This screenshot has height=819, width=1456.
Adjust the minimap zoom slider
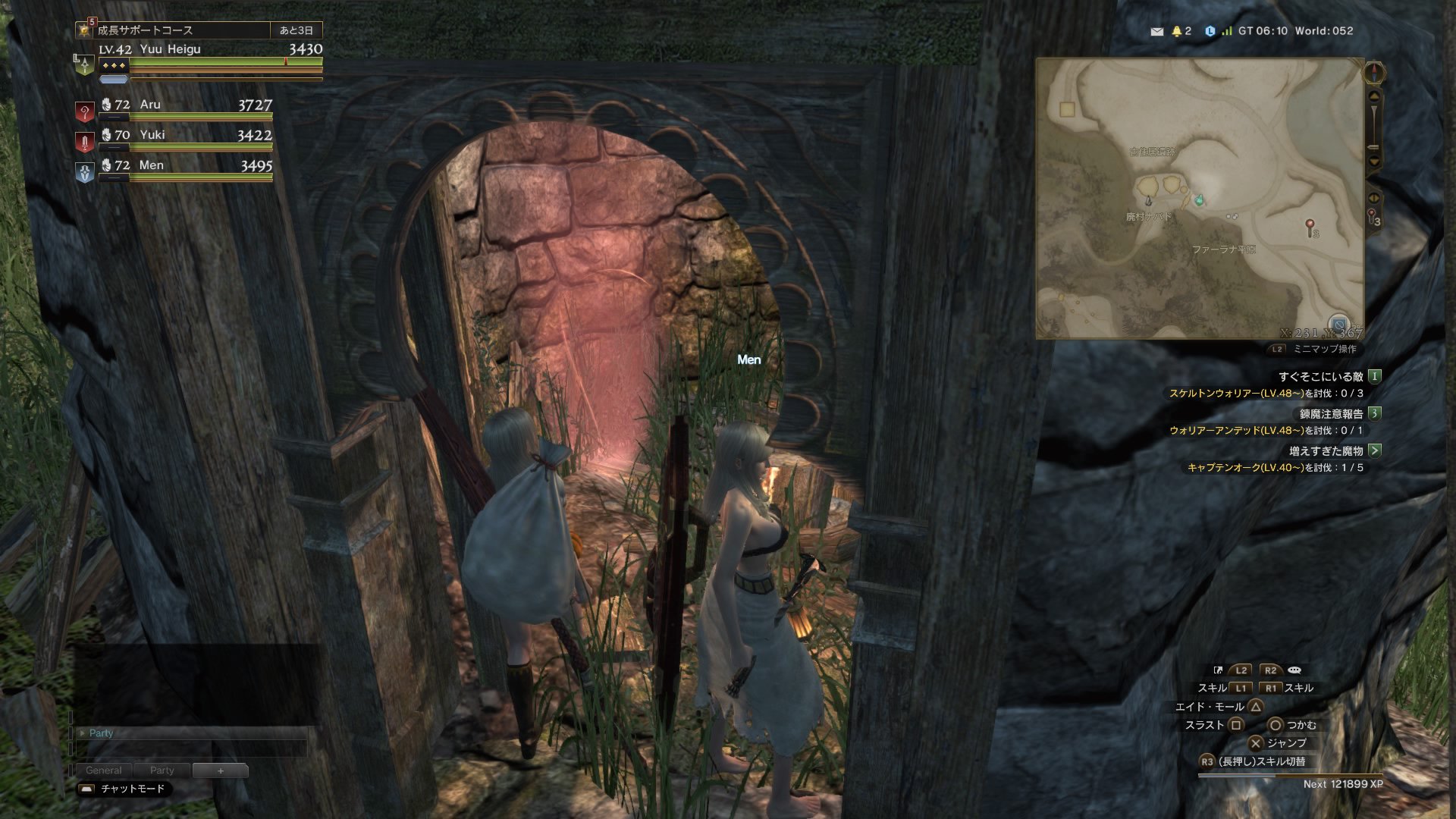pos(1373,129)
